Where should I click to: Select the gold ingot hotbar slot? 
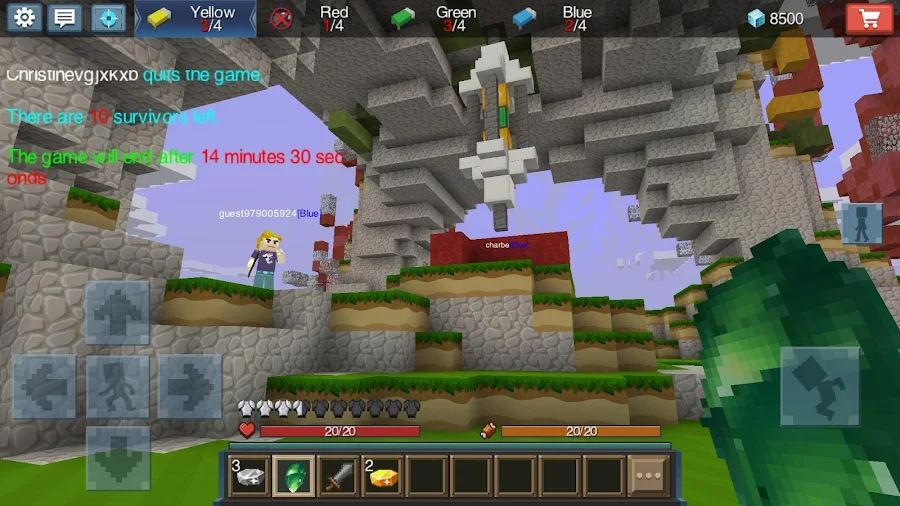[382, 476]
